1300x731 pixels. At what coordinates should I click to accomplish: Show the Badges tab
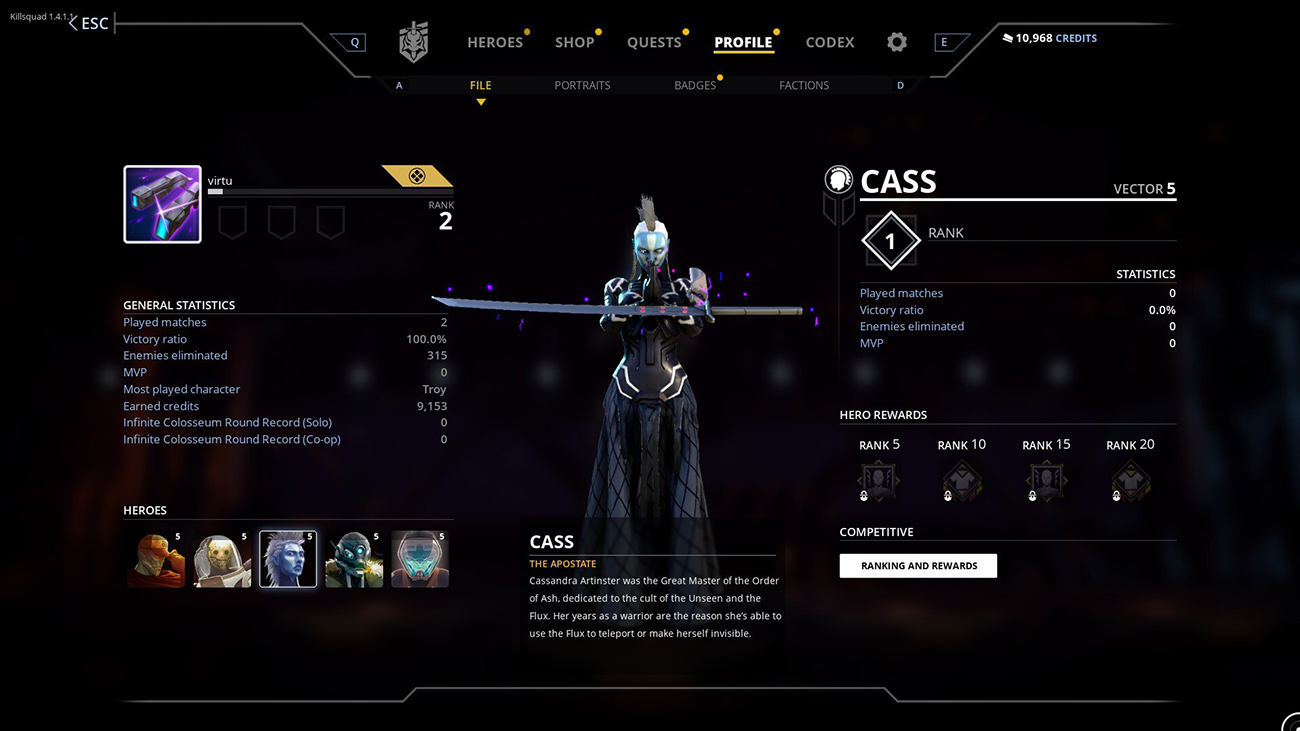coord(695,85)
